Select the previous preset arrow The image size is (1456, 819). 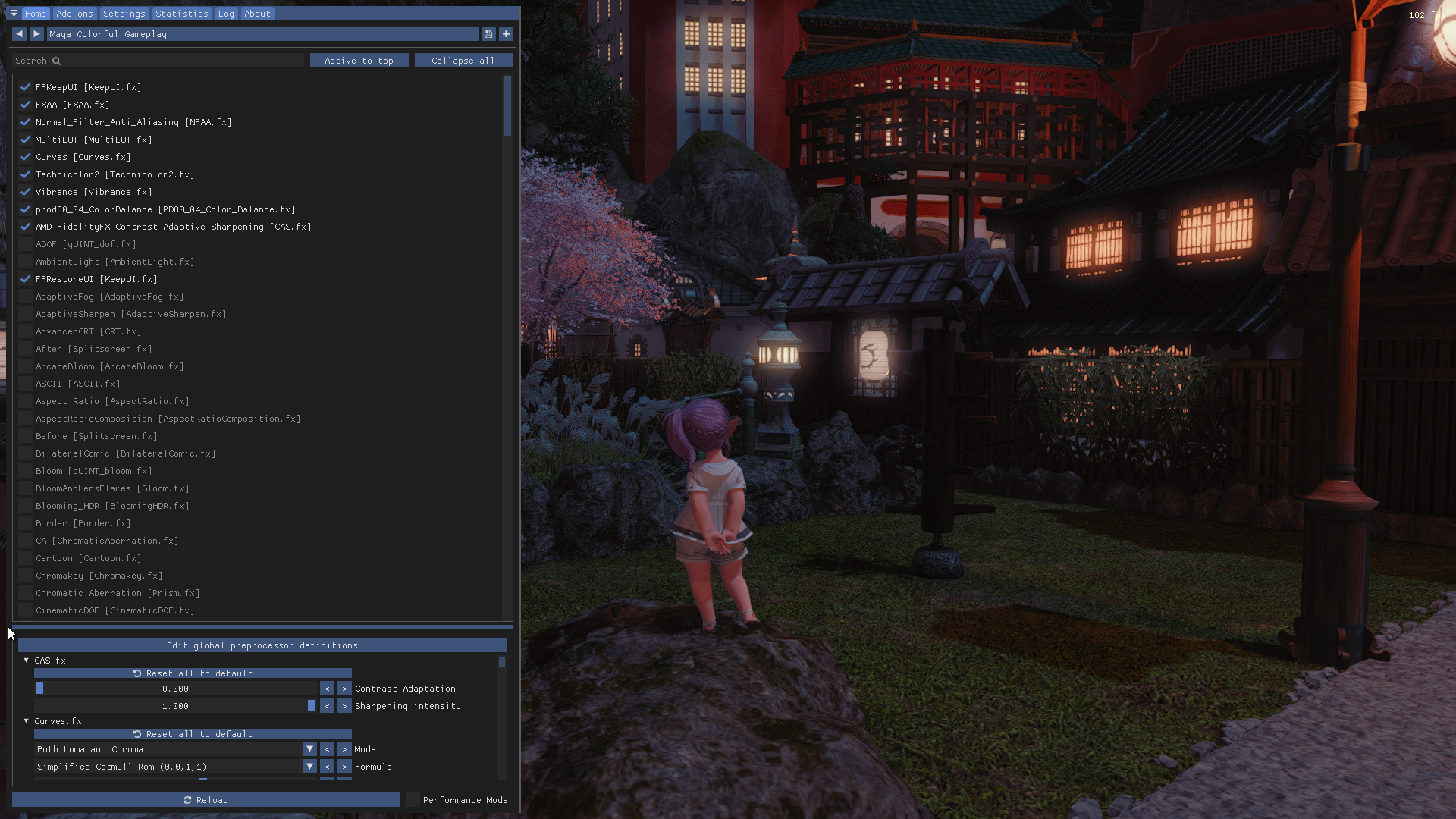click(19, 34)
